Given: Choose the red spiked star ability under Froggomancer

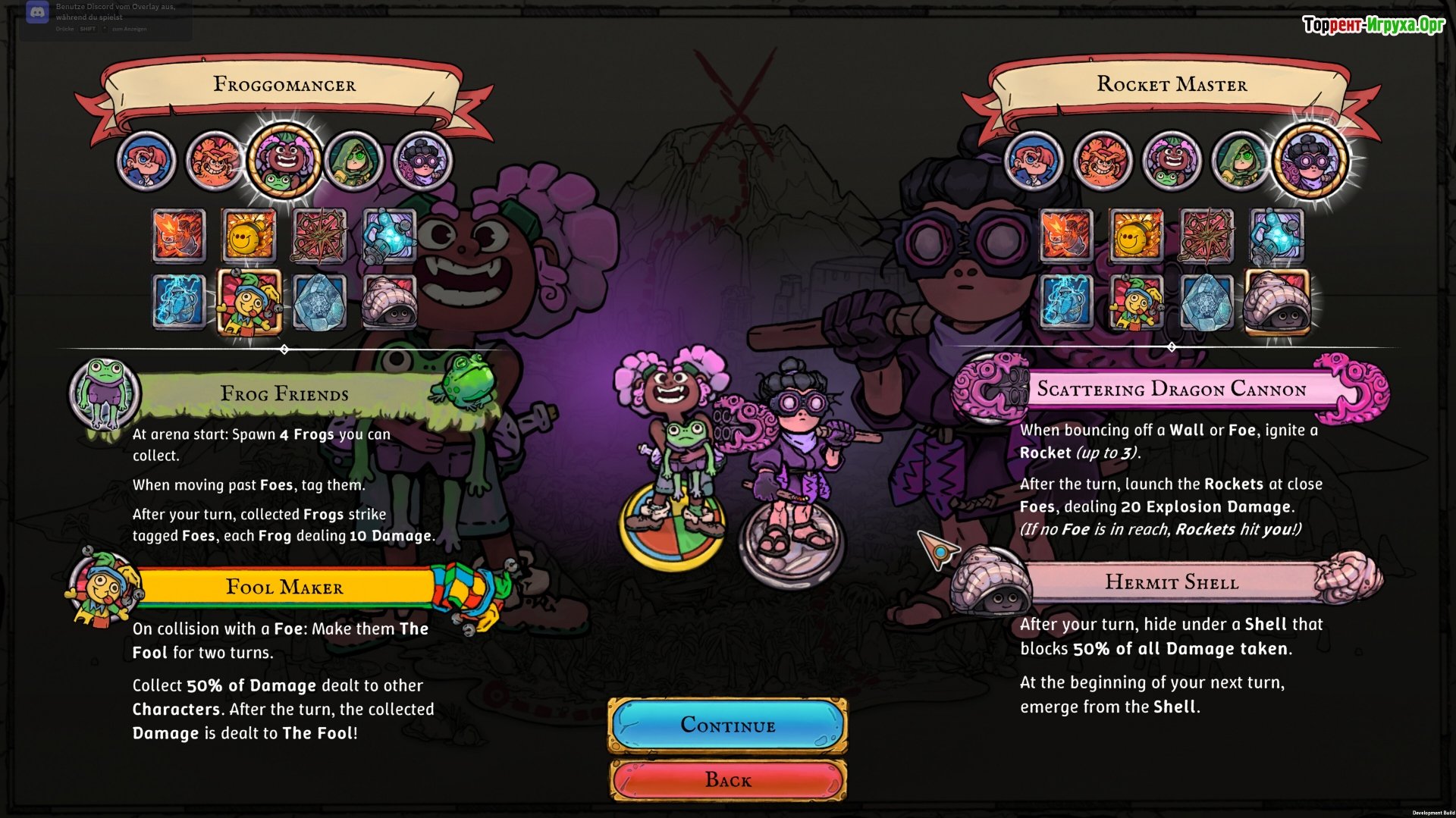Looking at the screenshot, I should 318,235.
